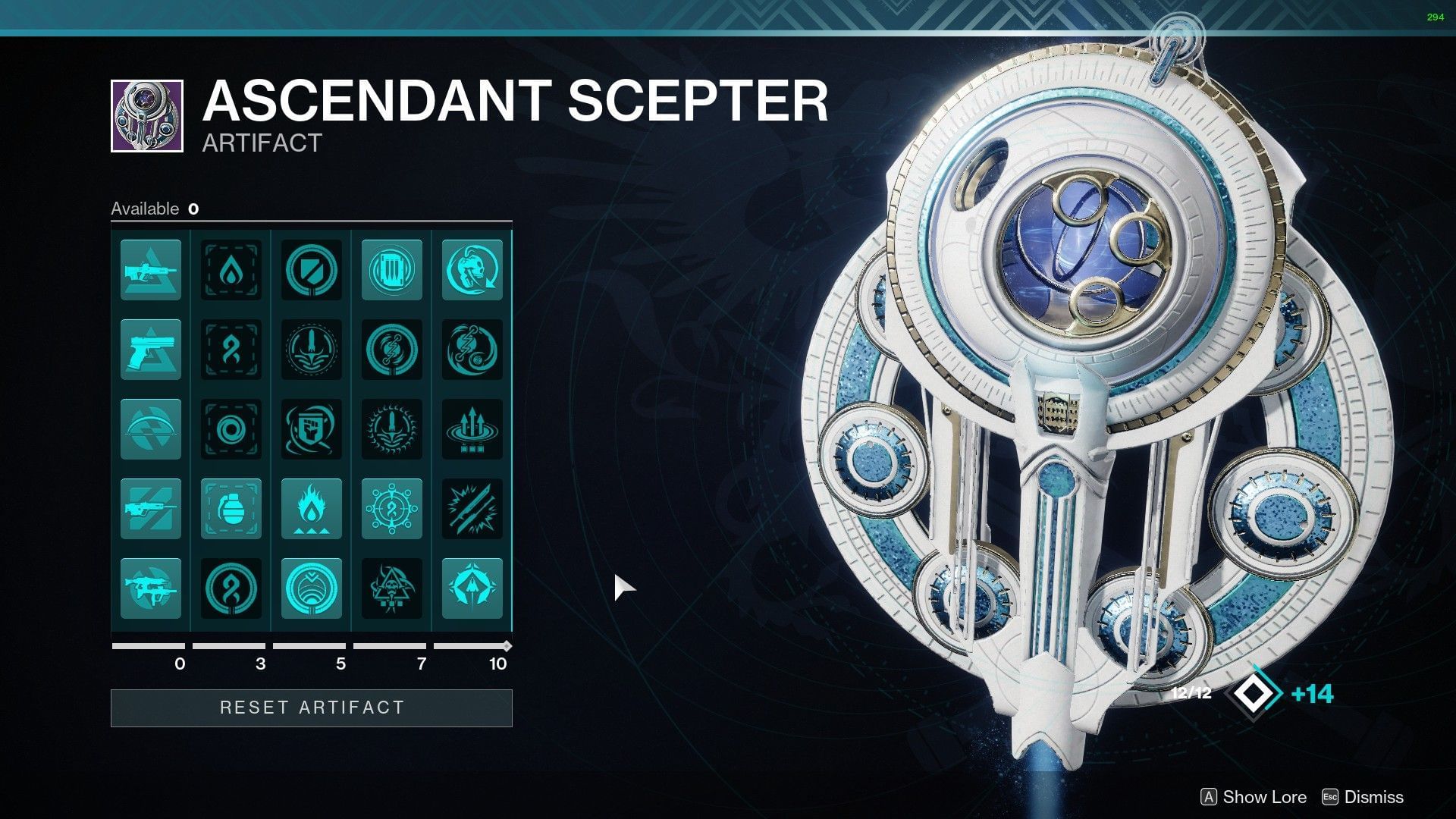Choose the rocket launcher crest mod
This screenshot has width=1456, height=819.
click(312, 350)
